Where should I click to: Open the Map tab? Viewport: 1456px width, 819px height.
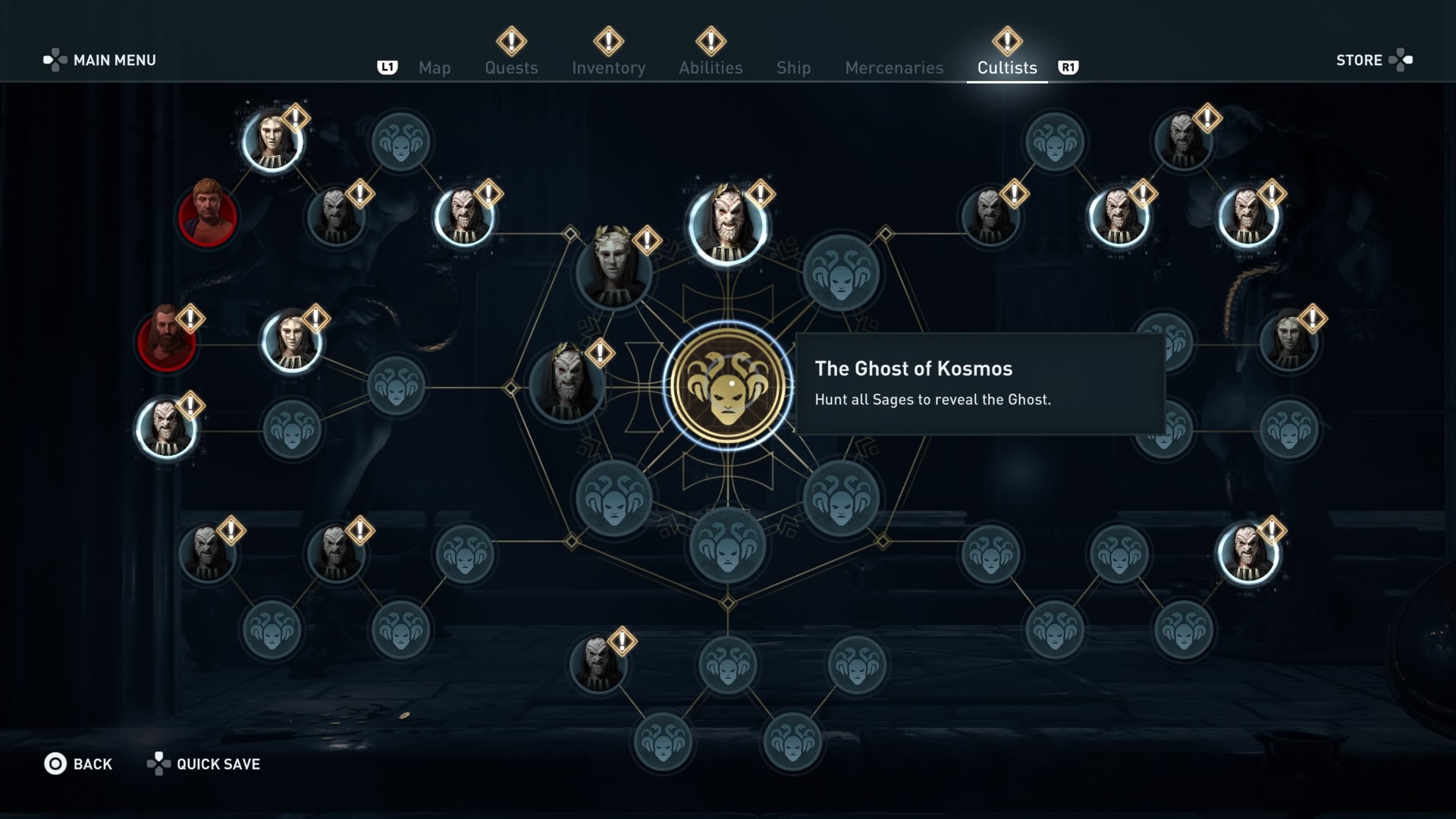(434, 67)
